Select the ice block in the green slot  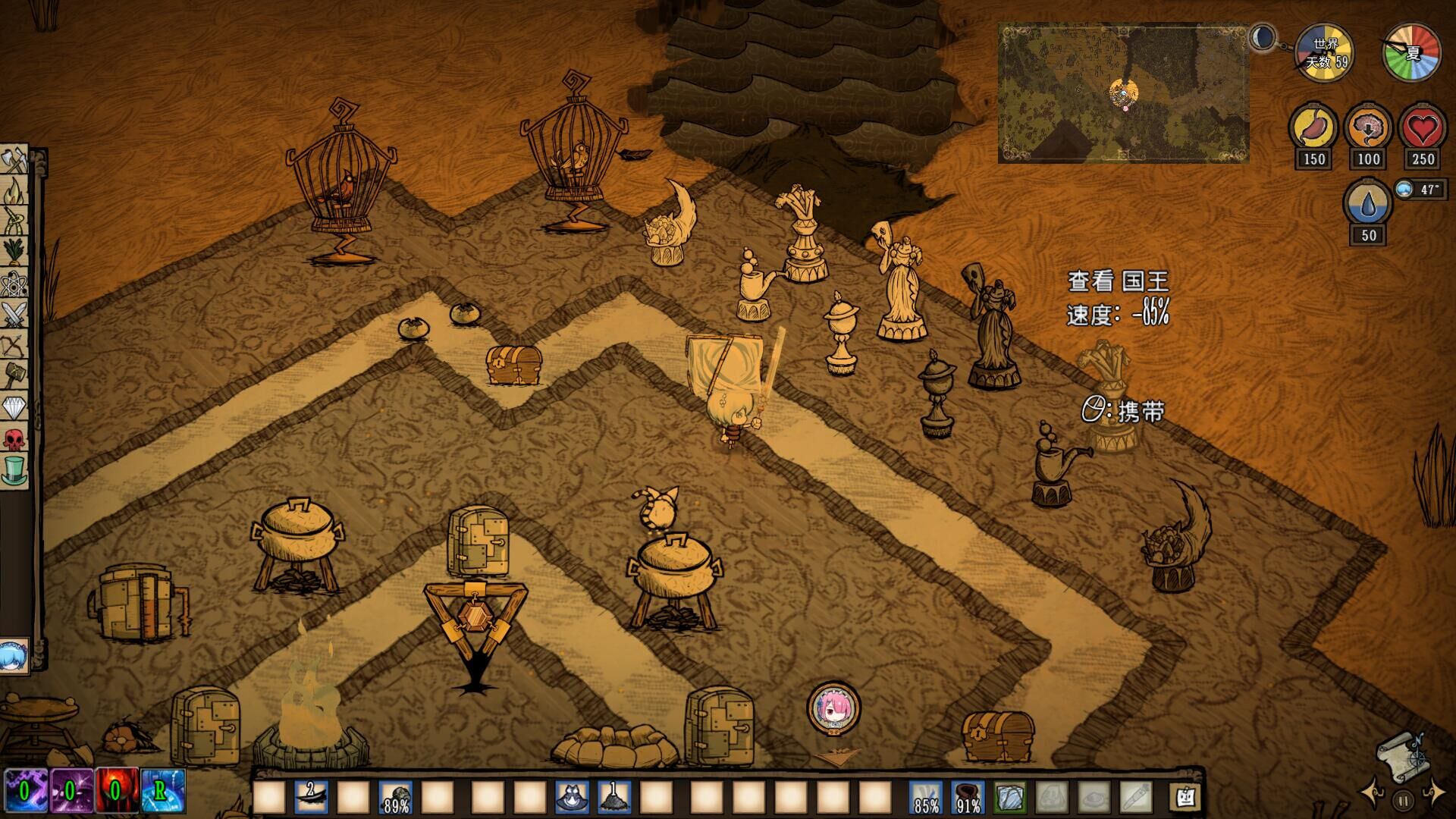pos(1010,798)
